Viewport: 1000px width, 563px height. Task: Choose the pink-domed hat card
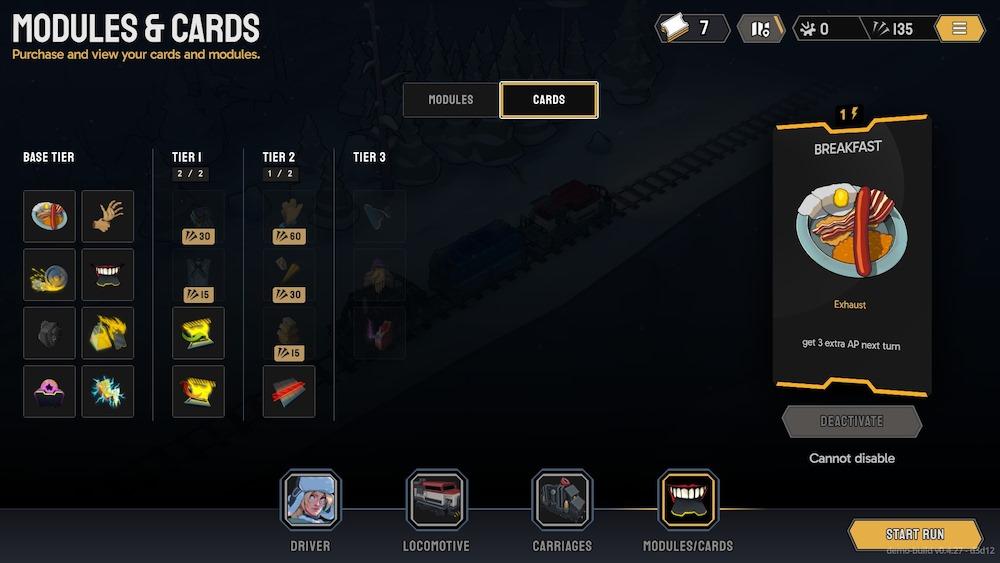tap(49, 391)
